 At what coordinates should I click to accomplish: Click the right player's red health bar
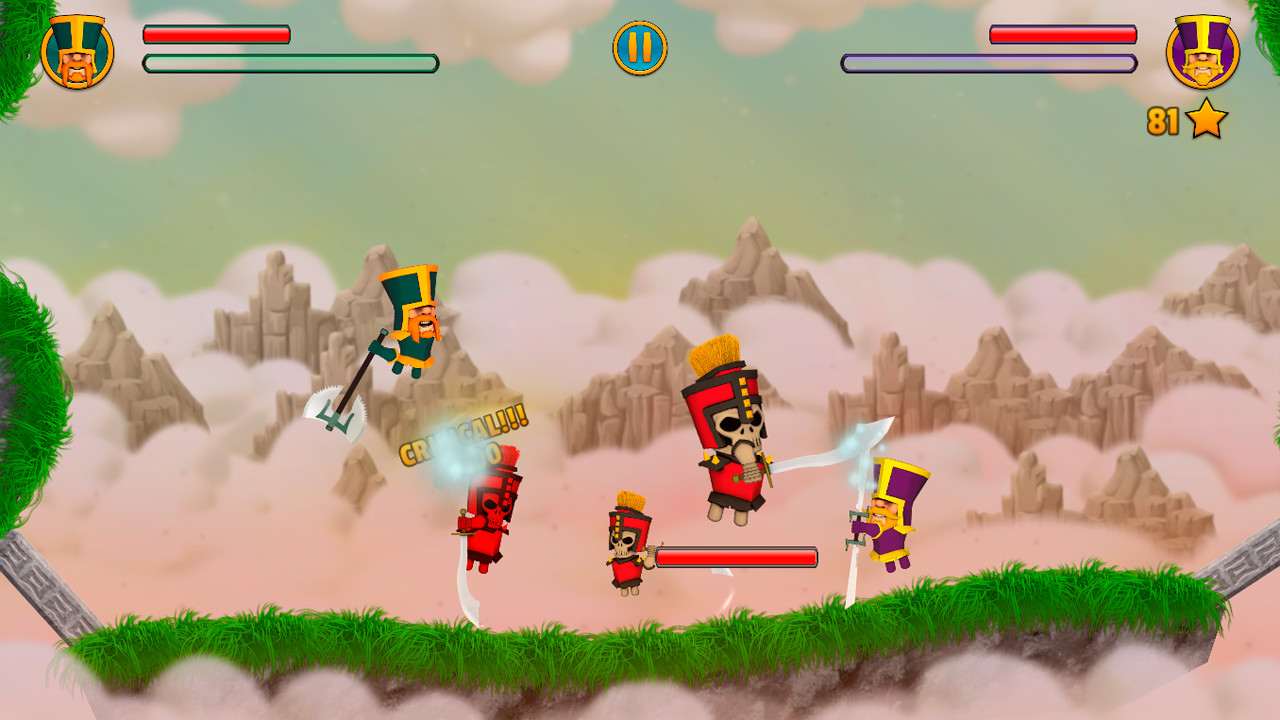(x=1061, y=34)
